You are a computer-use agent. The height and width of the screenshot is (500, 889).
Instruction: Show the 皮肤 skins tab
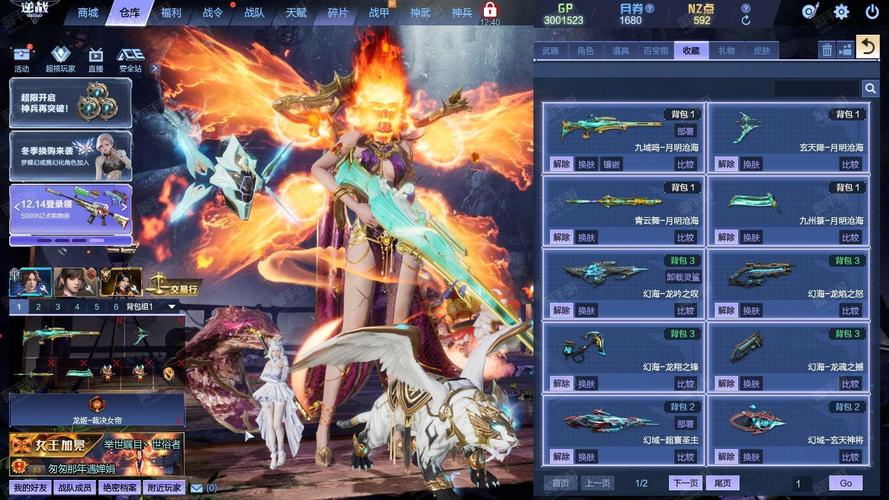(762, 50)
